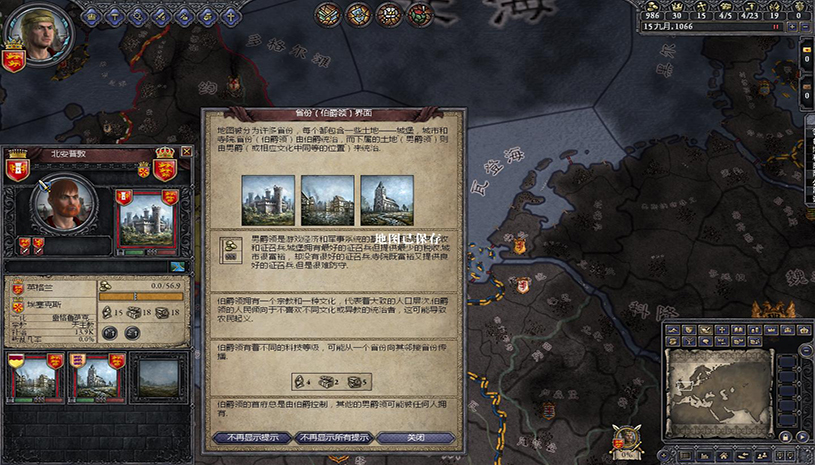815x465 pixels.
Task: Click the minimap of Europe
Action: [720, 380]
